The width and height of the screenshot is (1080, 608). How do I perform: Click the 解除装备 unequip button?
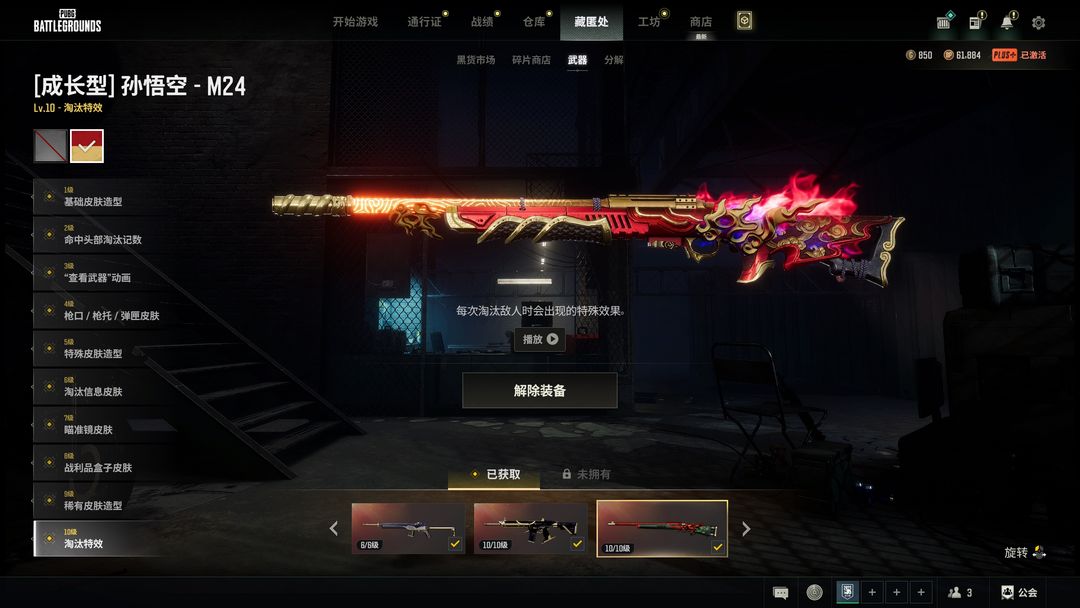point(540,391)
